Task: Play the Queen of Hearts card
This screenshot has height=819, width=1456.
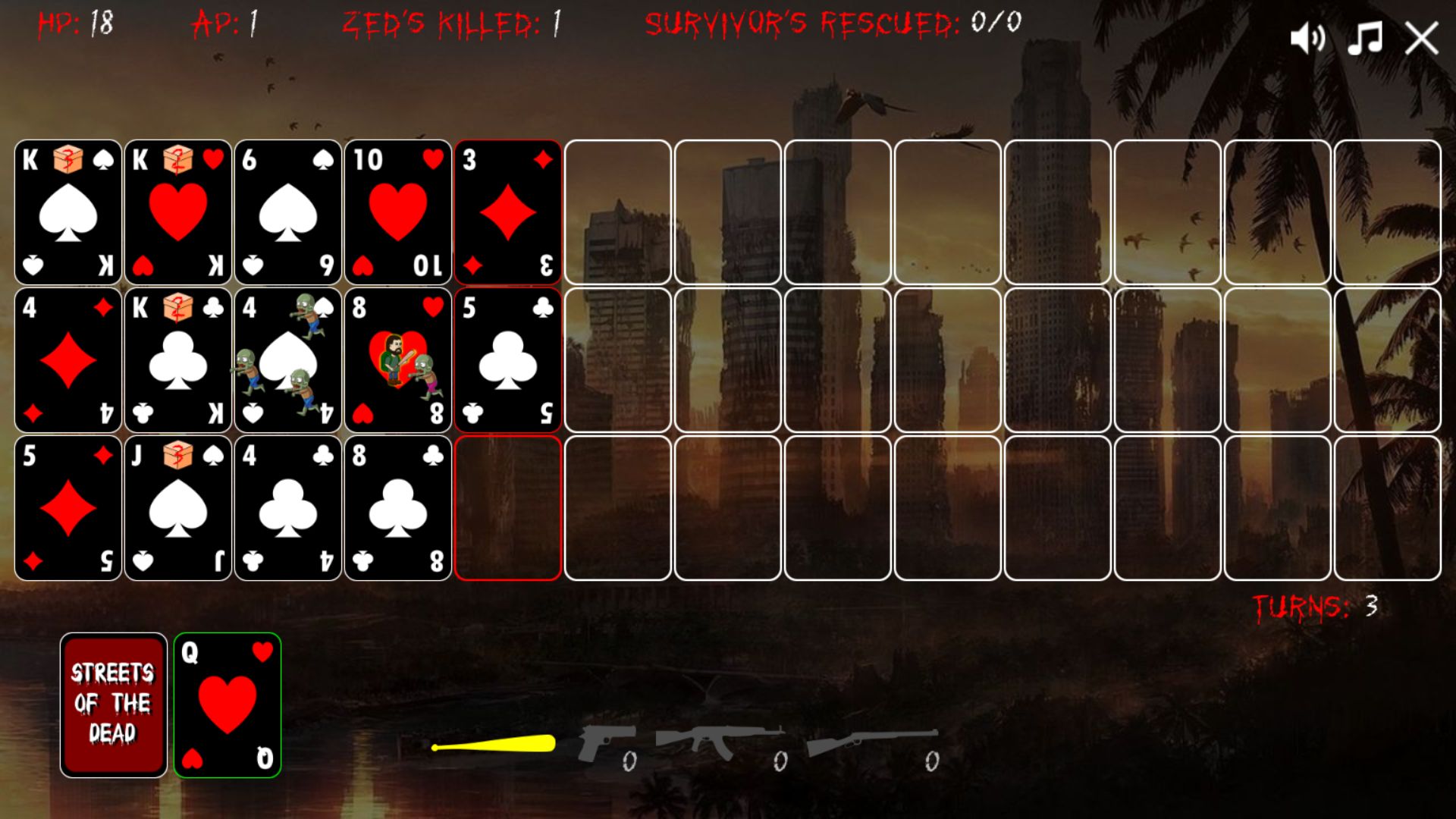Action: coord(227,704)
